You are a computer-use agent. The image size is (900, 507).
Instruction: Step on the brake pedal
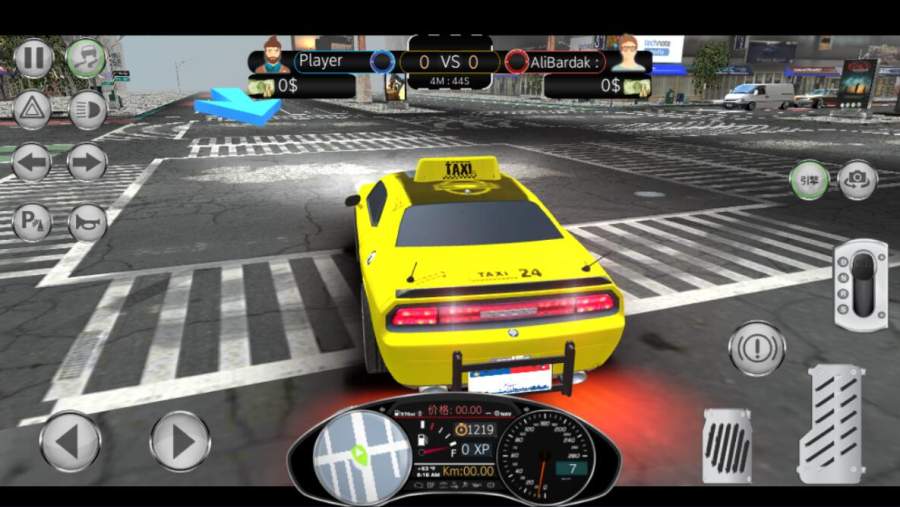click(x=727, y=444)
